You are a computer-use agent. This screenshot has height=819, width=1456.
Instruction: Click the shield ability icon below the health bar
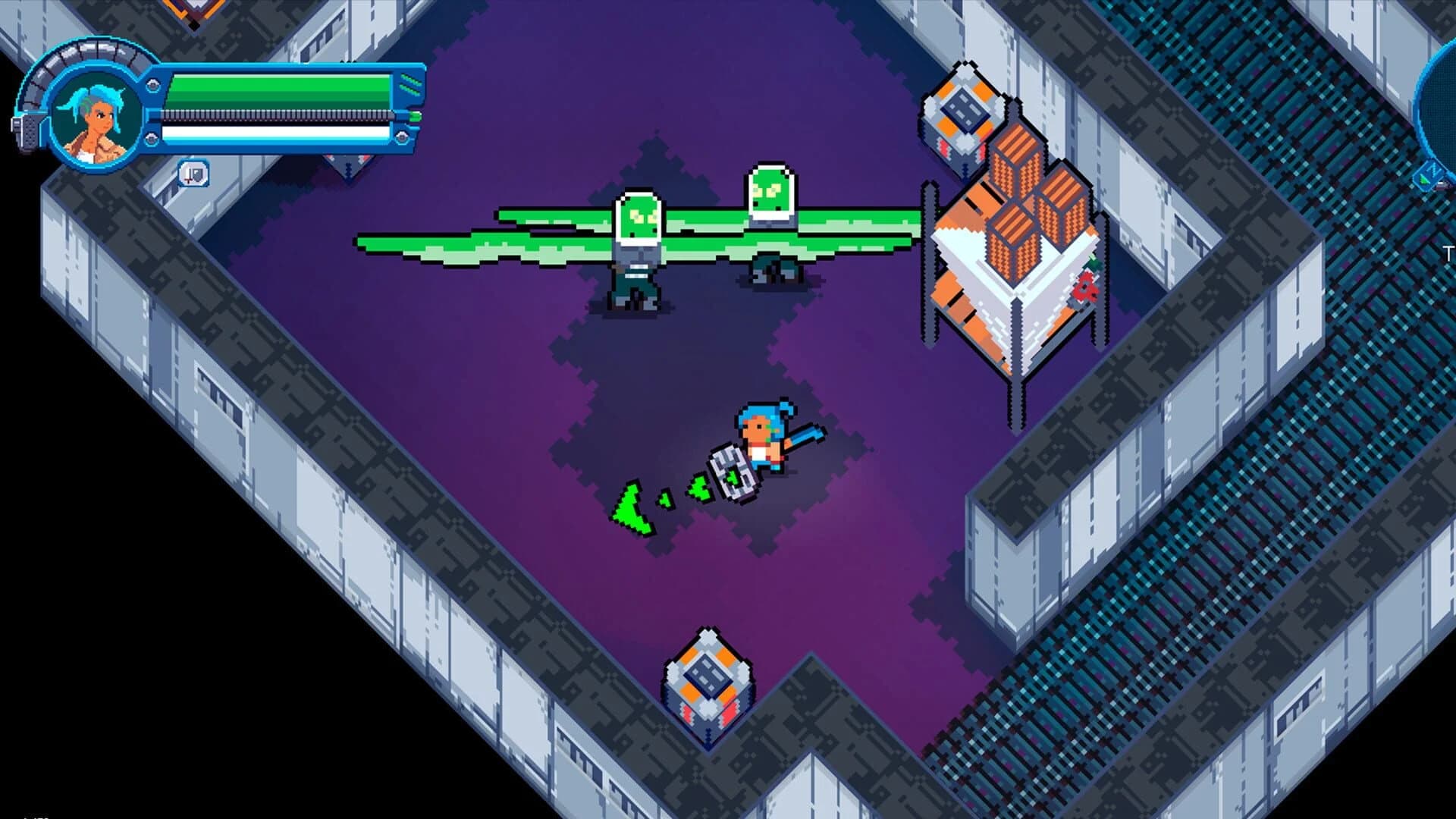194,174
